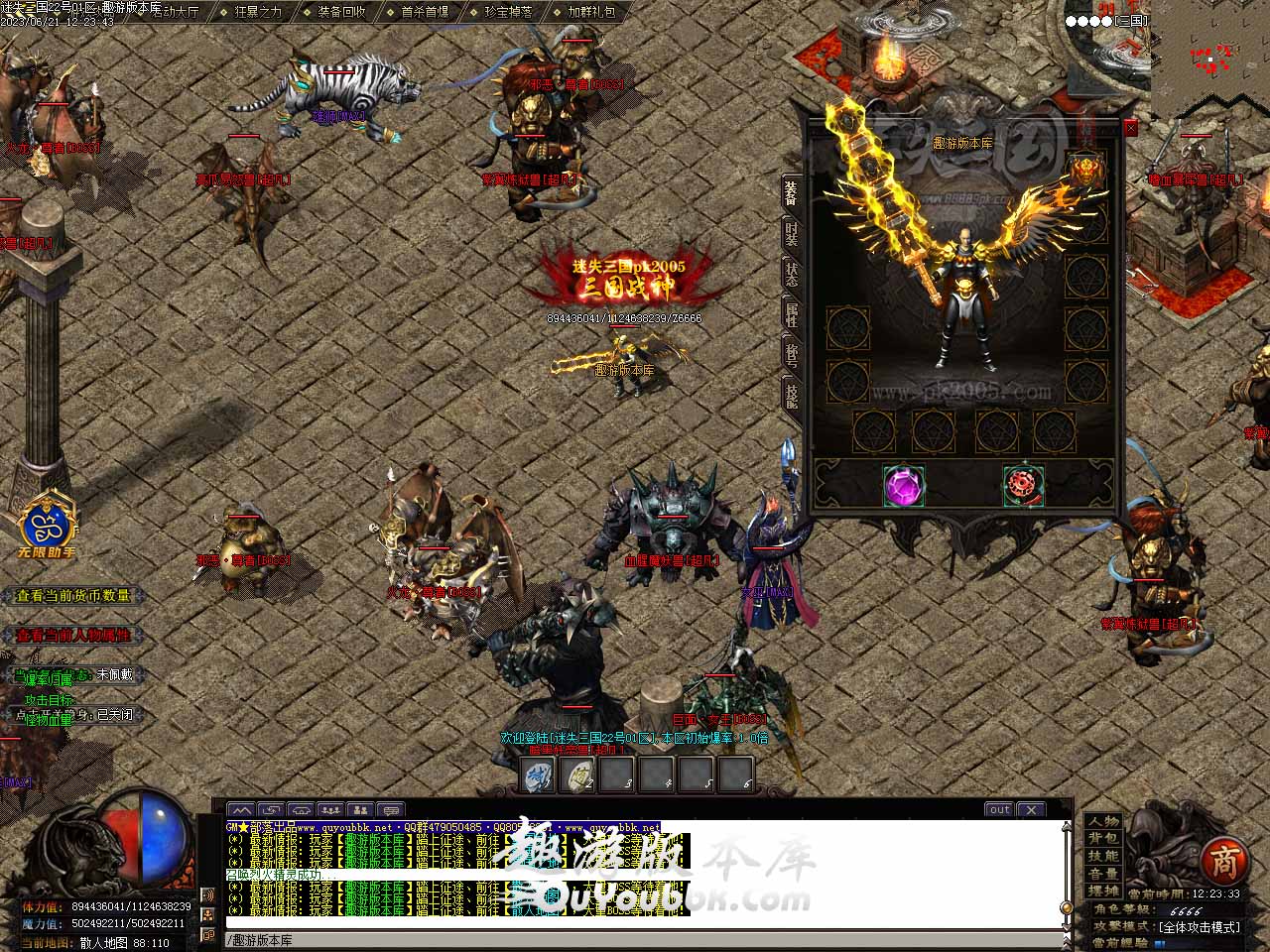Viewport: 1270px width, 952px height.
Task: Switch to the 属性 attributes tab
Action: 791,315
